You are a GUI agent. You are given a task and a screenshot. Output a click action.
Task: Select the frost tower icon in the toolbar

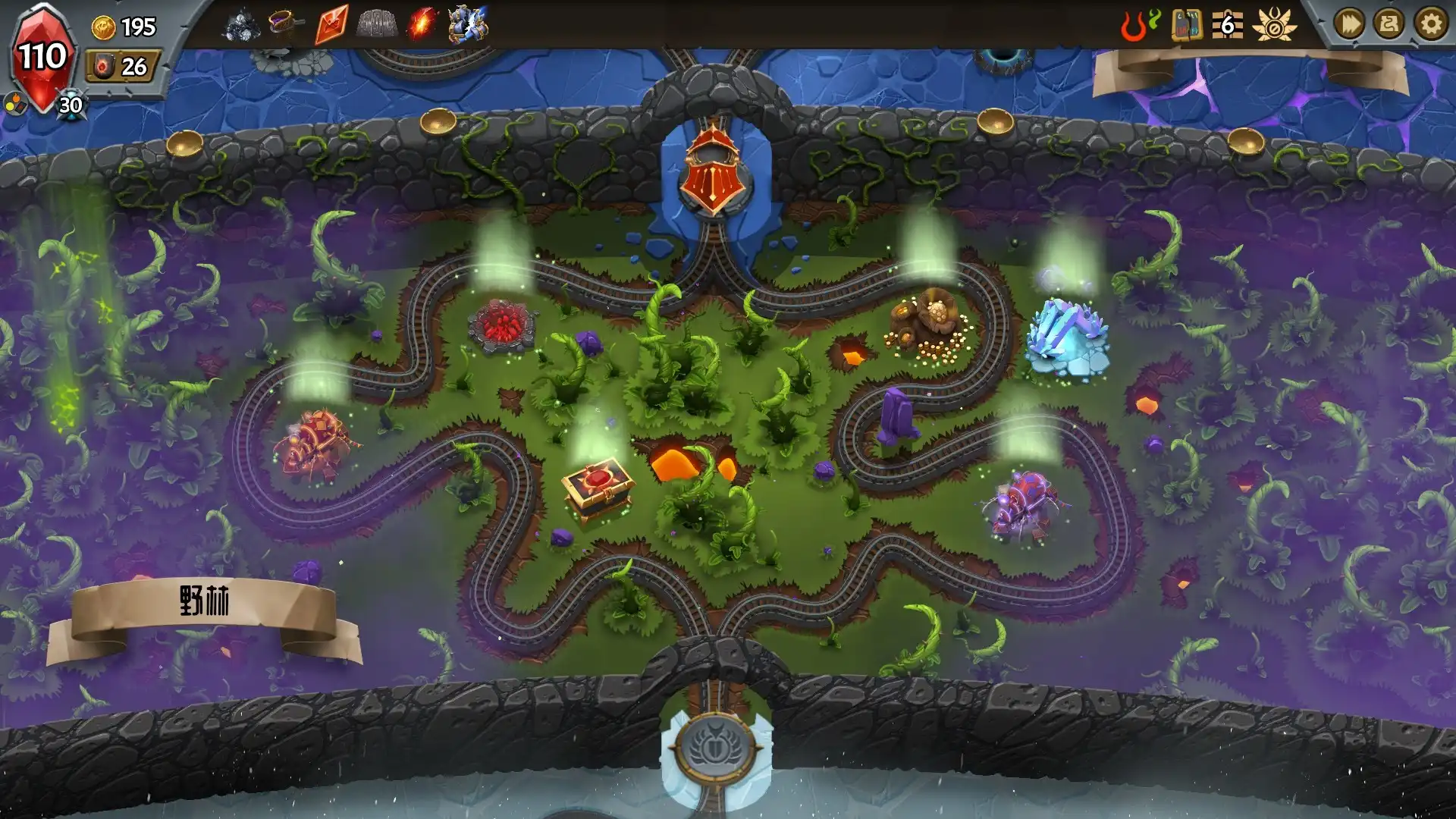pos(468,24)
